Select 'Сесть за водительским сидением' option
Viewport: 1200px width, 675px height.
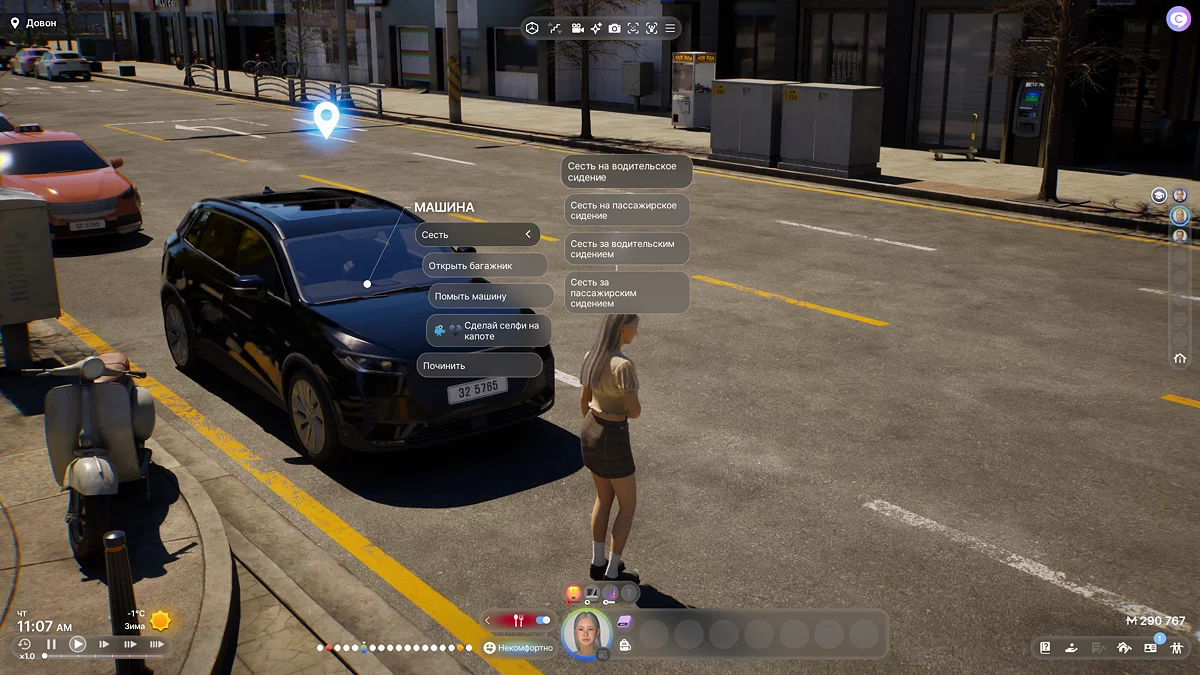pyautogui.click(x=626, y=249)
